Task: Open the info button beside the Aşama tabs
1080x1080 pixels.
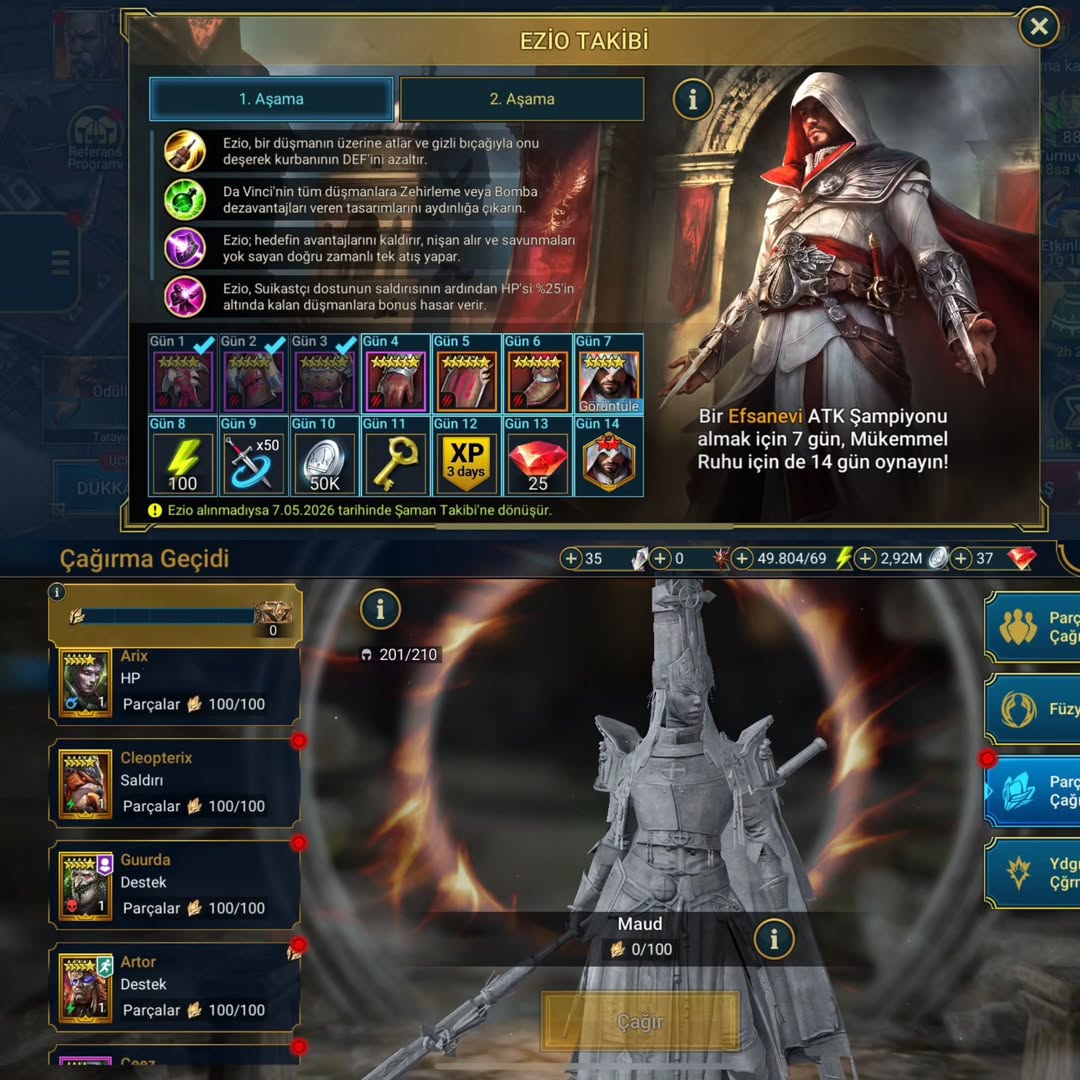Action: click(x=692, y=99)
